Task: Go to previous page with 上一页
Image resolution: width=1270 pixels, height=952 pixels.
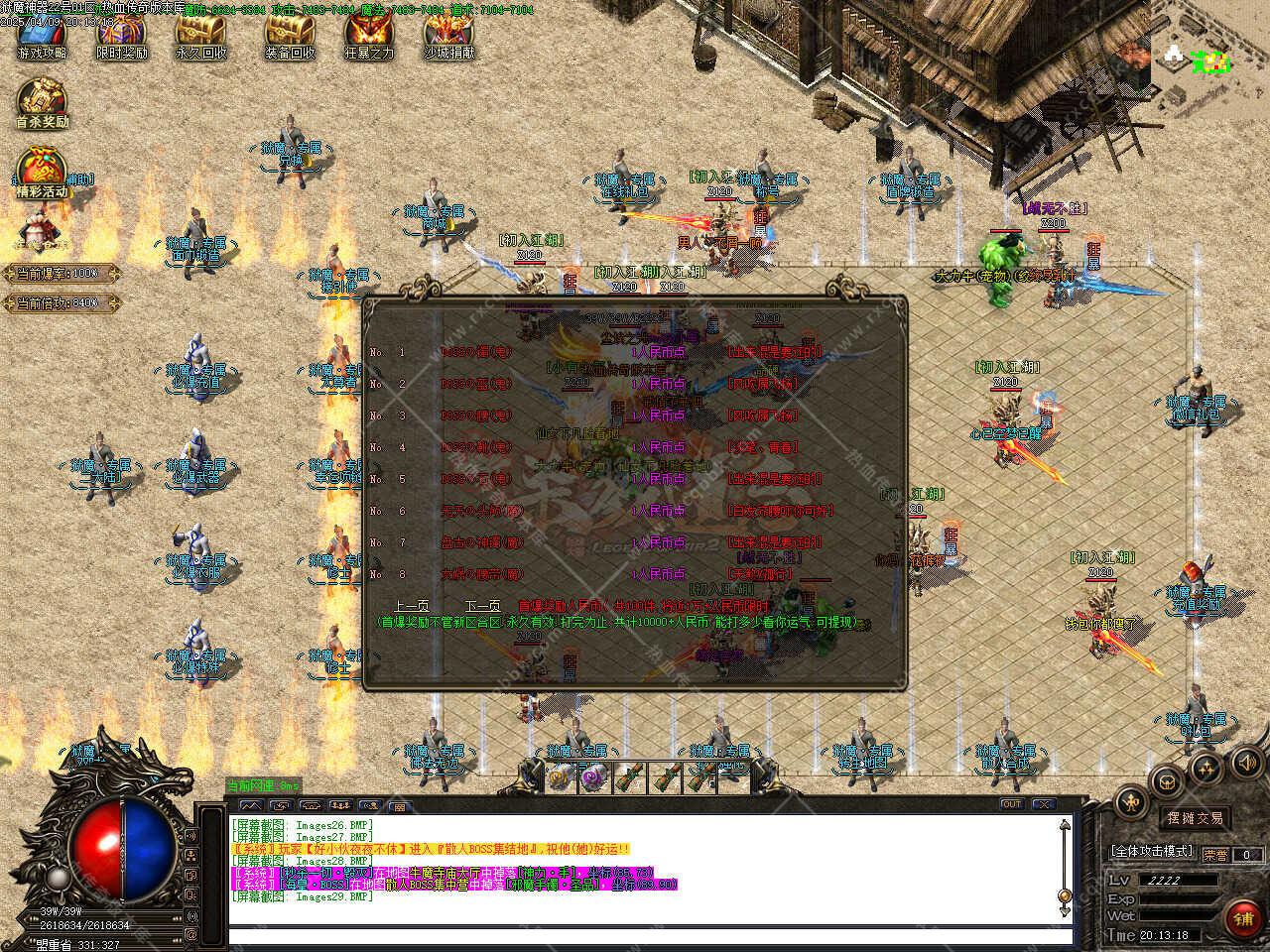Action: [x=411, y=606]
